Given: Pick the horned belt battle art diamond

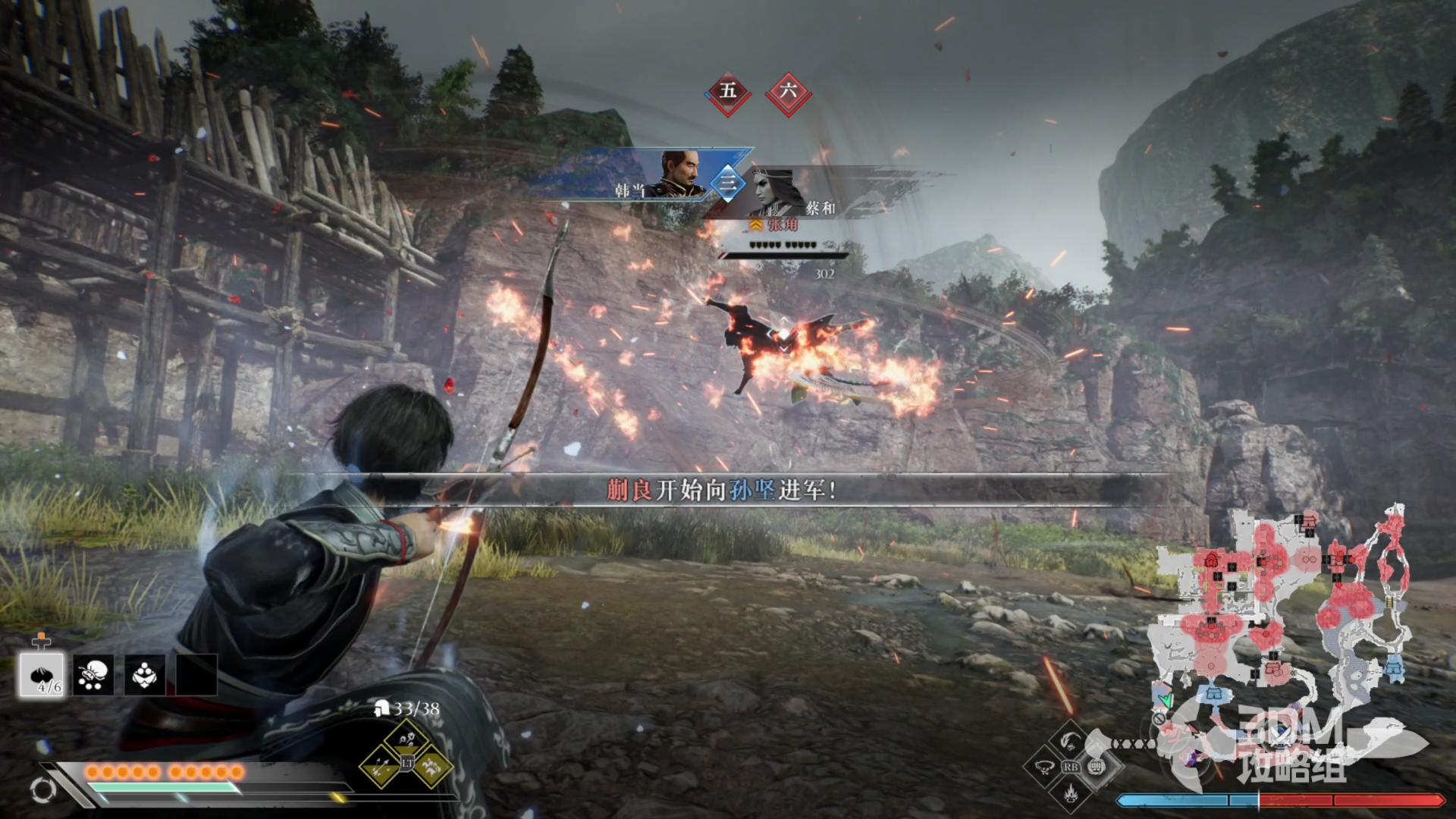Looking at the screenshot, I should [1043, 766].
